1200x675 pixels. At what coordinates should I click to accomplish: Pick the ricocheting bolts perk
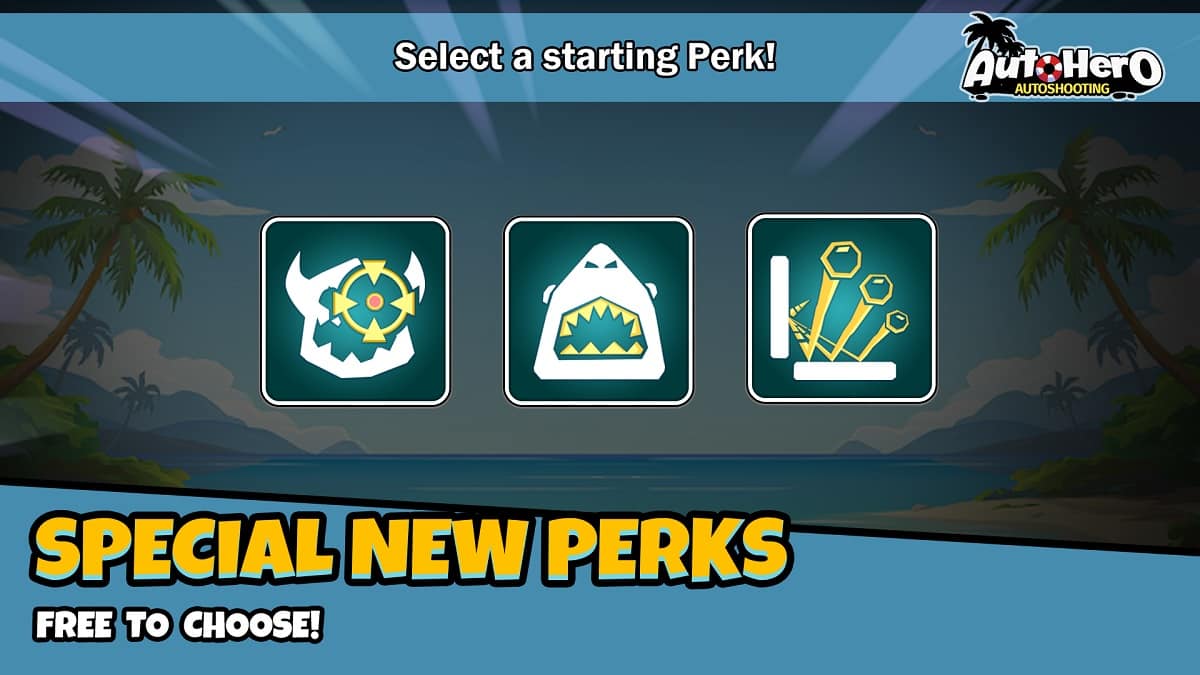tap(841, 309)
